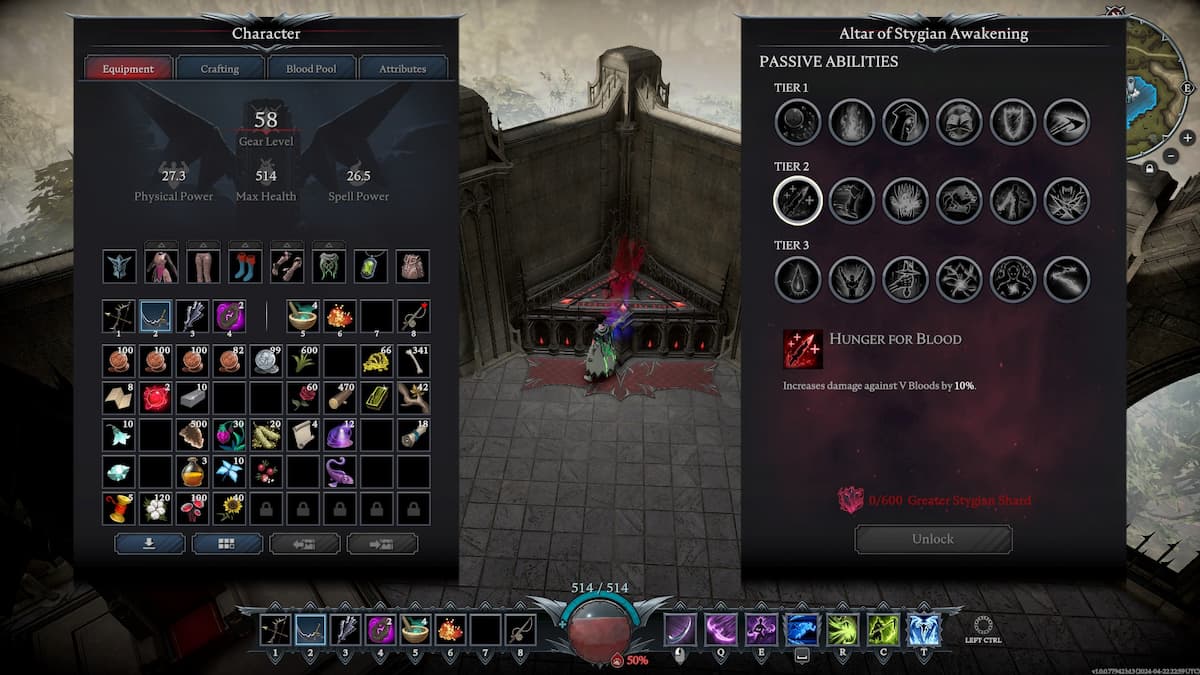1200x675 pixels.
Task: Show the Attributes tab
Action: [x=402, y=69]
